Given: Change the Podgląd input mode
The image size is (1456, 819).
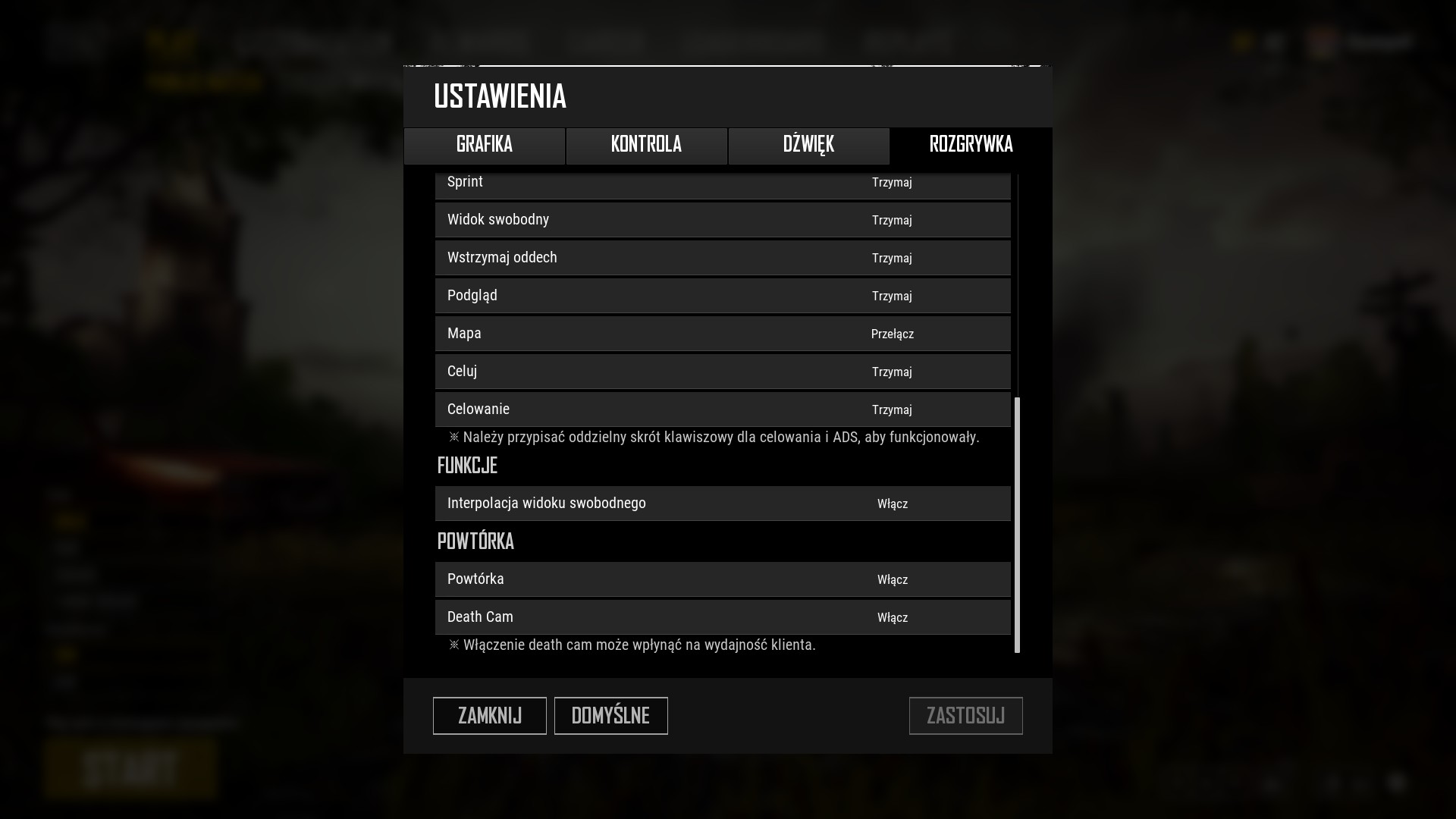Looking at the screenshot, I should click(x=892, y=297).
